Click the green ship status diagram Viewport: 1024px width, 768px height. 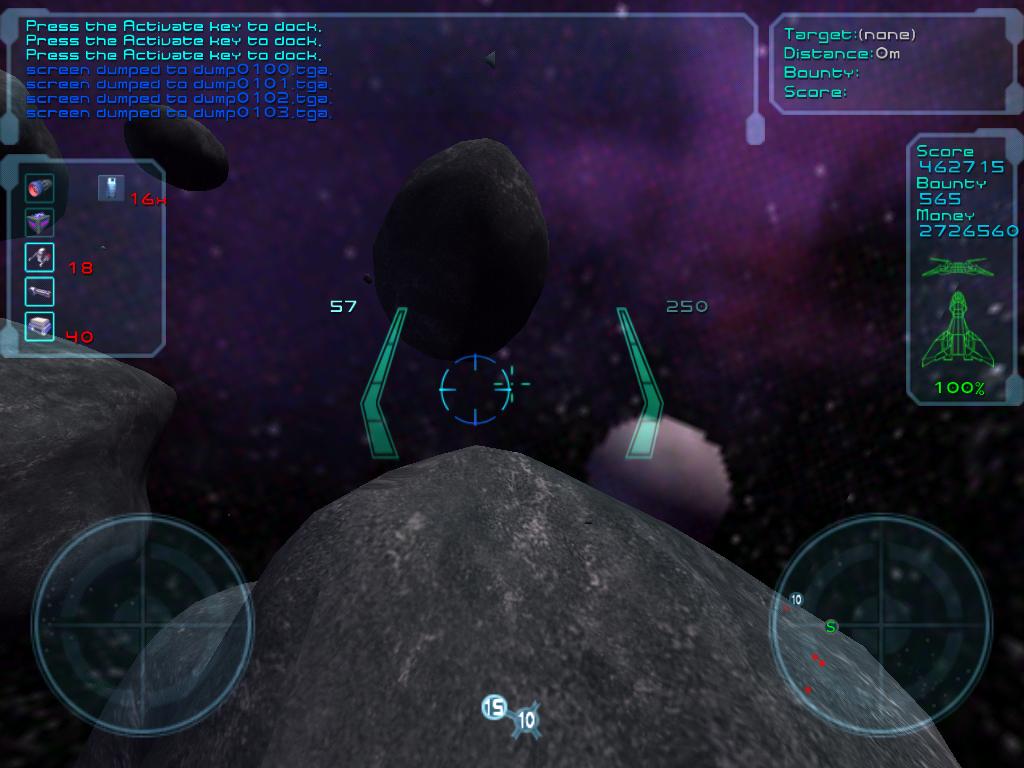(x=959, y=320)
